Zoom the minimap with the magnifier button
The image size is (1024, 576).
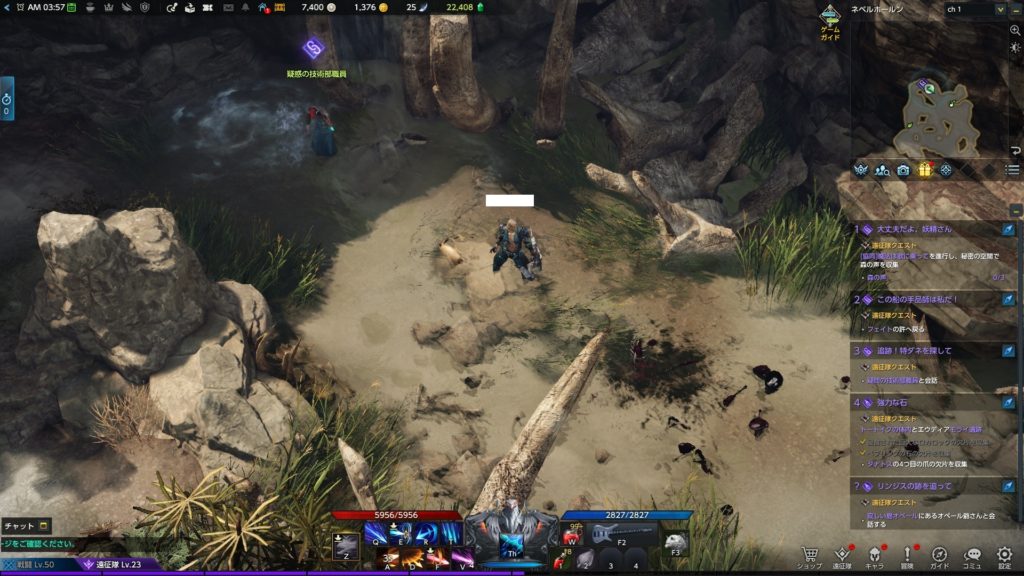[1015, 31]
